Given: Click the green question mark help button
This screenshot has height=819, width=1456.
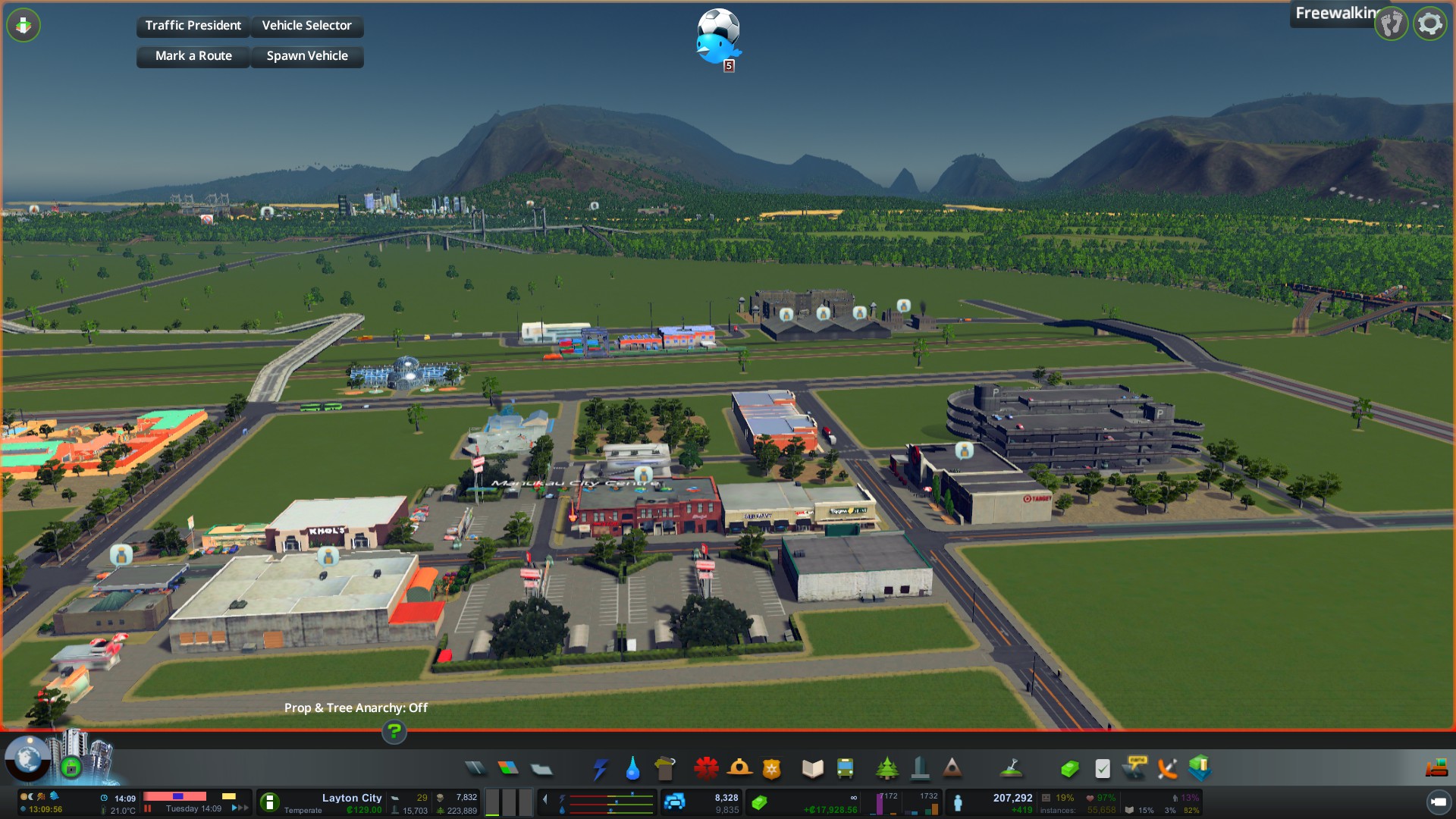Looking at the screenshot, I should coord(394,732).
